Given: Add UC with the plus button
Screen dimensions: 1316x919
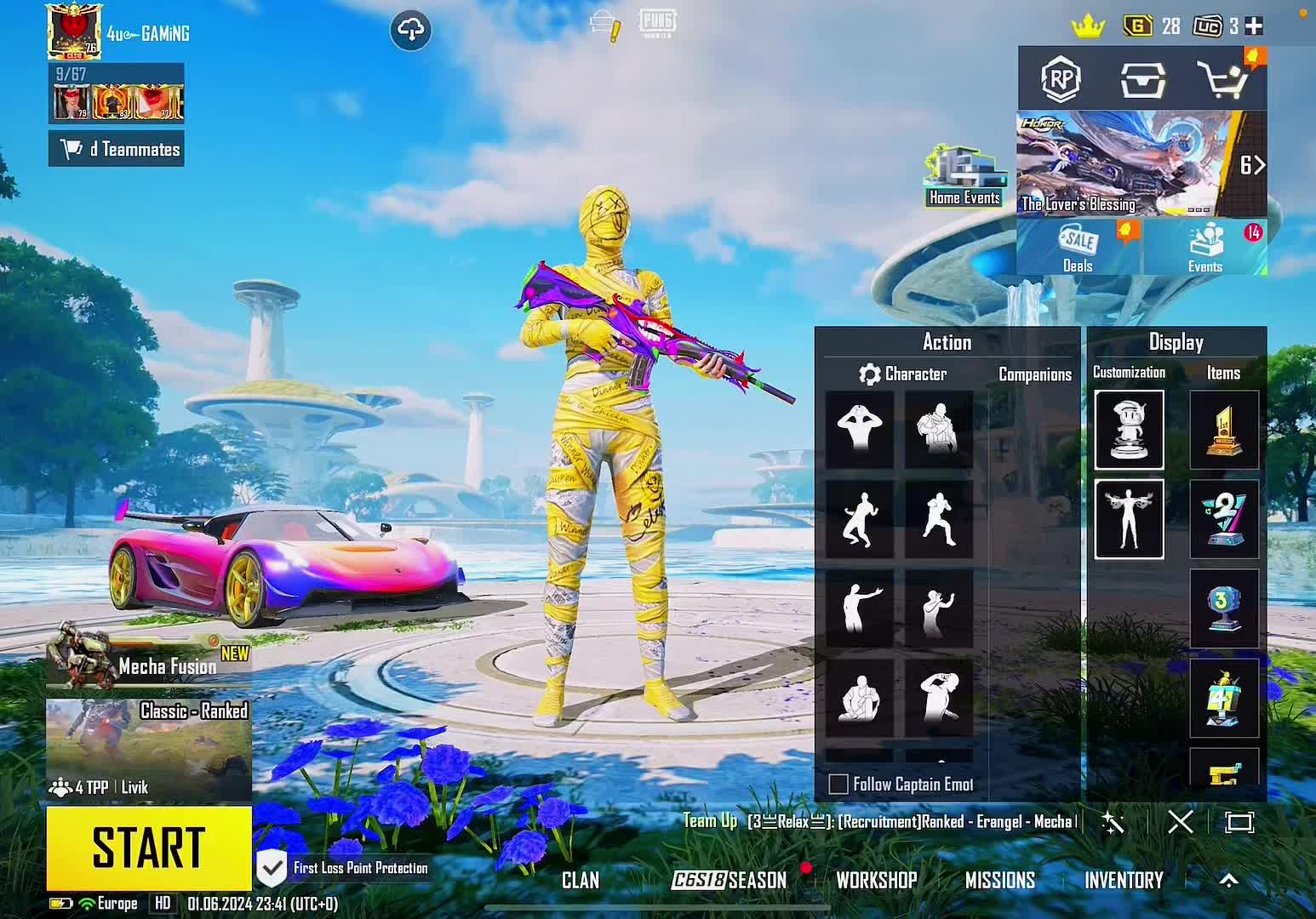Looking at the screenshot, I should (1254, 26).
